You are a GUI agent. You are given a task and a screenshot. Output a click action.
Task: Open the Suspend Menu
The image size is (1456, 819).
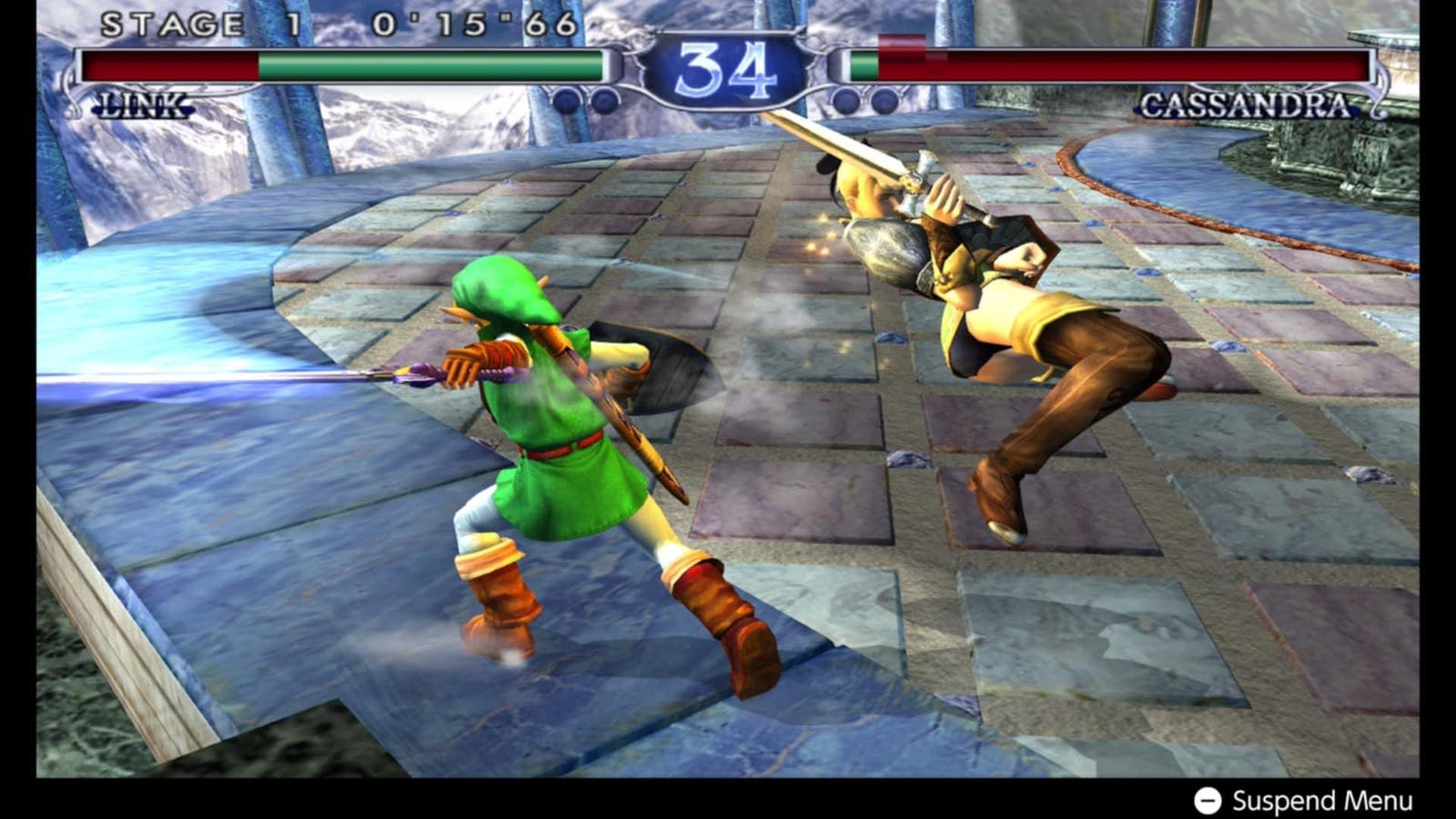point(1301,801)
